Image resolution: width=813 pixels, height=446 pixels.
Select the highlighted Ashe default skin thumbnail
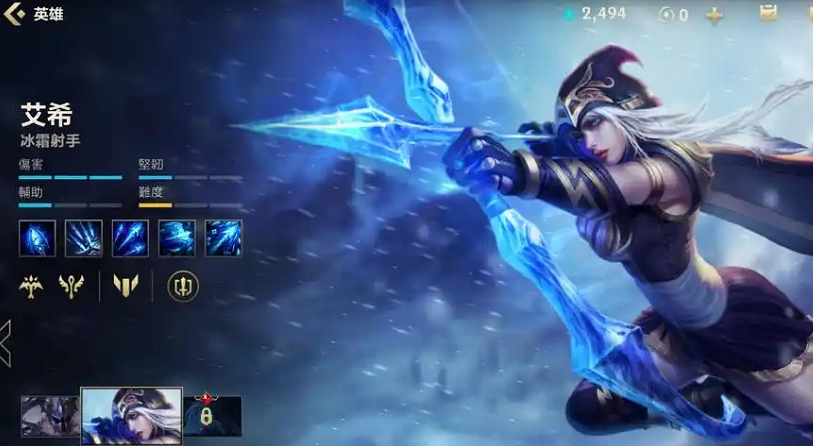[x=131, y=415]
